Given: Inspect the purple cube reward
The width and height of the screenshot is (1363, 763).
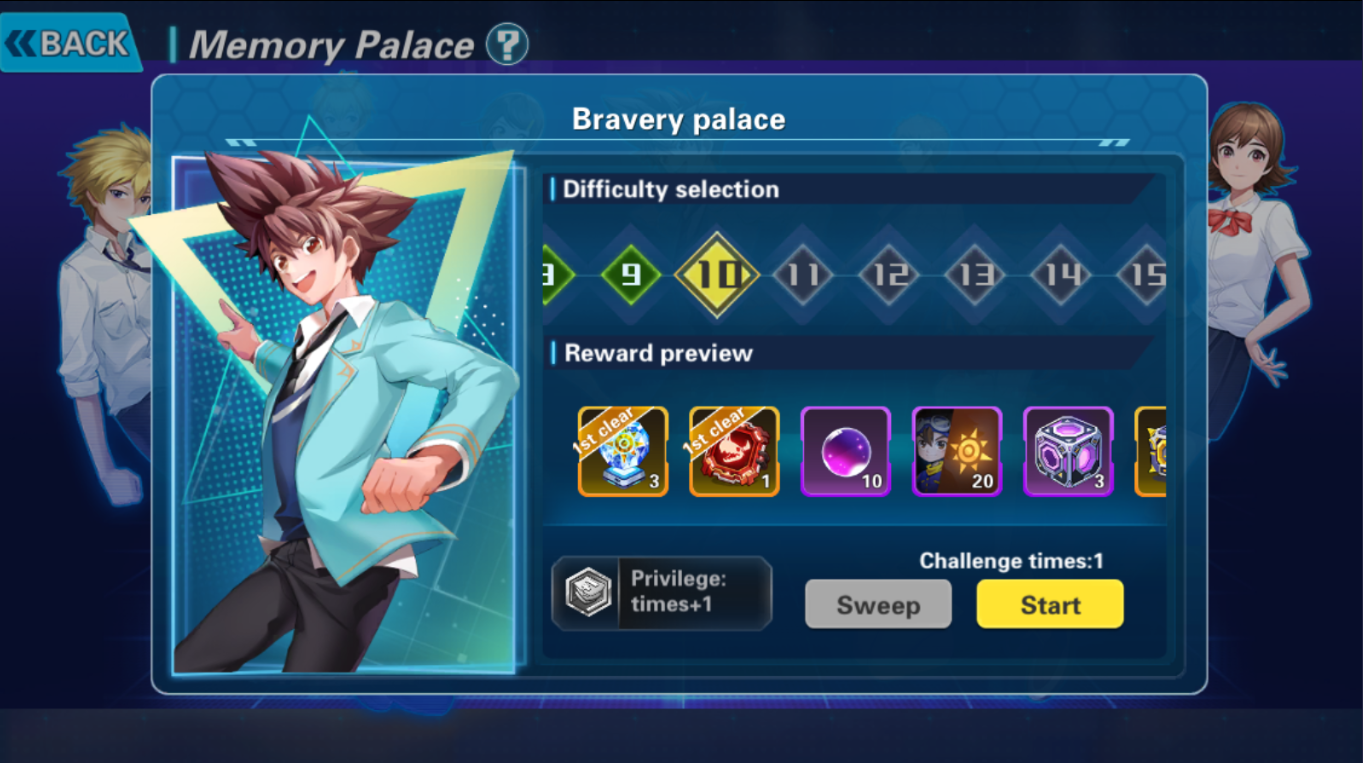Looking at the screenshot, I should [1068, 451].
